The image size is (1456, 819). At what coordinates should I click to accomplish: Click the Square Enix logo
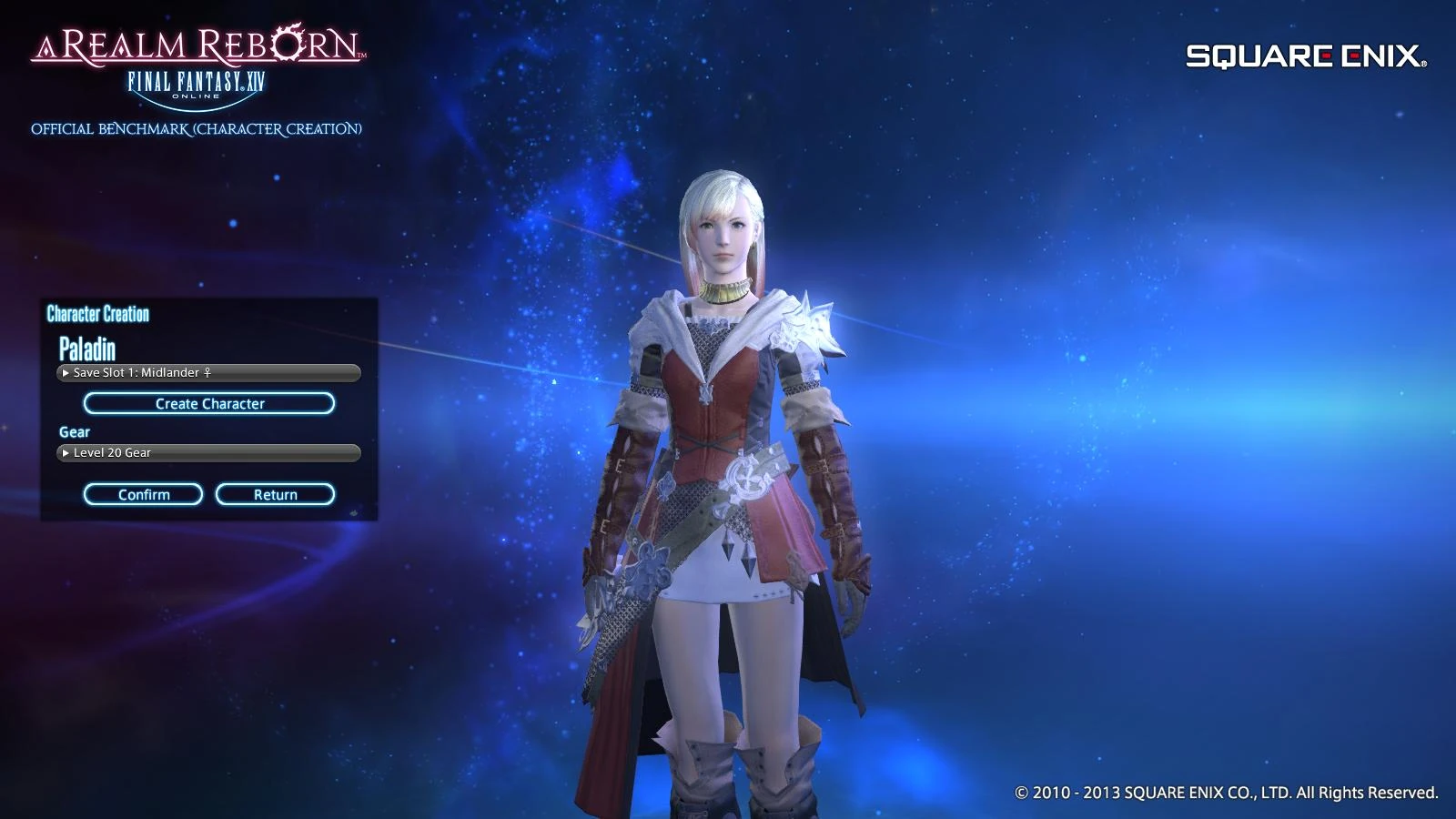tap(1301, 56)
